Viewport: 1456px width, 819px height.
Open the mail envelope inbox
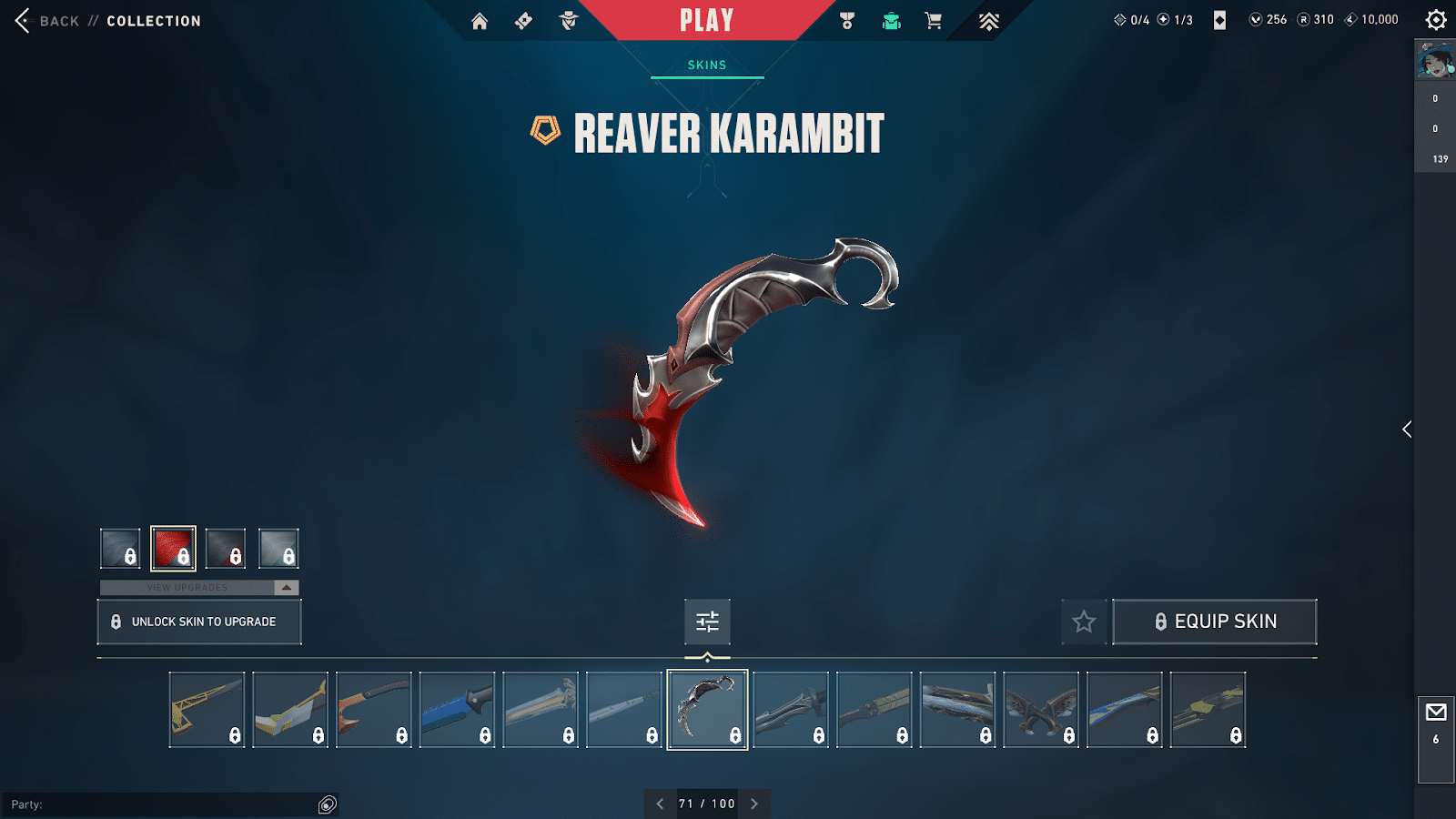coord(1436,713)
